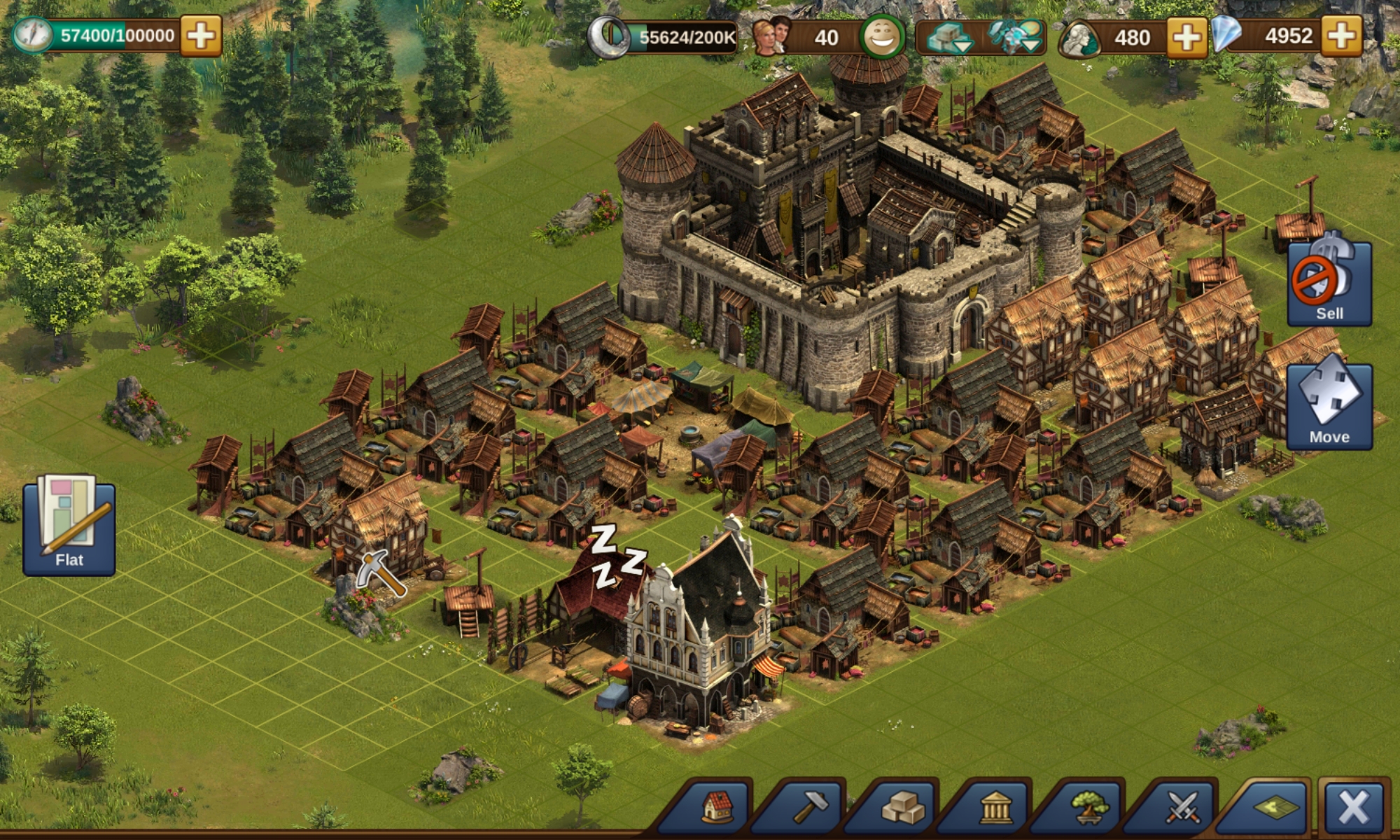Screen dimensions: 1400x840
Task: Add more compass points with the plus button
Action: coord(201,36)
